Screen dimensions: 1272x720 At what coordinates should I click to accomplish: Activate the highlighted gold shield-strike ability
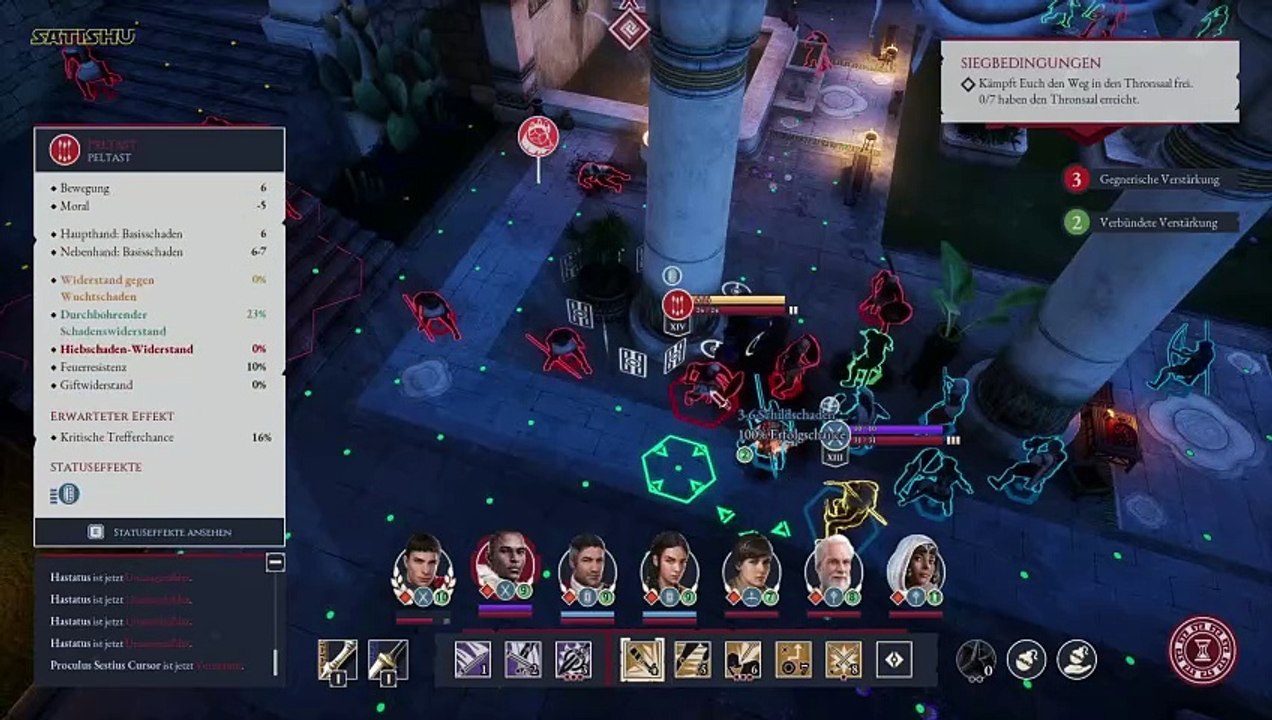[x=642, y=660]
